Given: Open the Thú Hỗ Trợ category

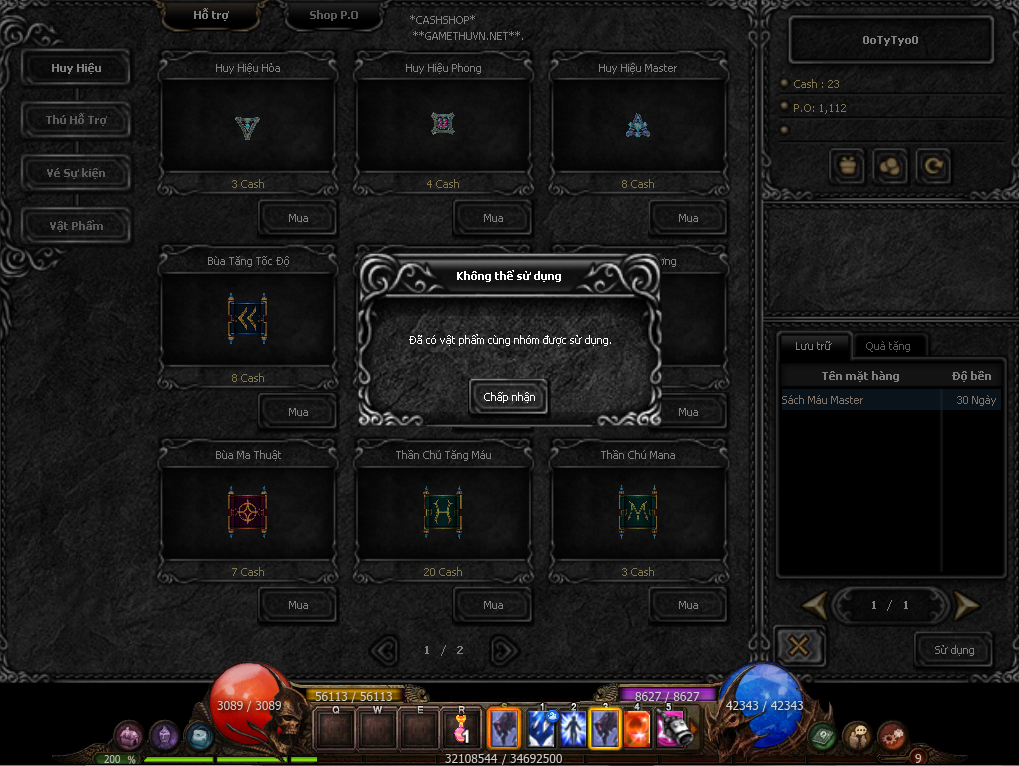Looking at the screenshot, I should pos(76,120).
